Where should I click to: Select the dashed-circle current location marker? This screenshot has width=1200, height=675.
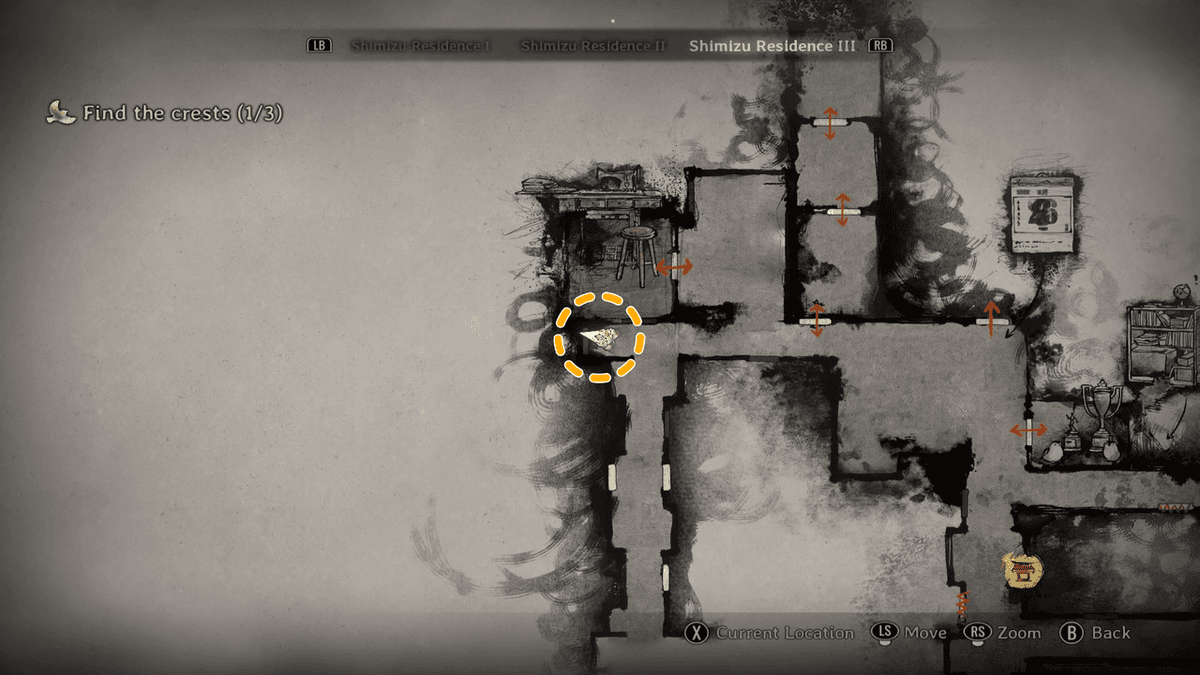[x=599, y=337]
